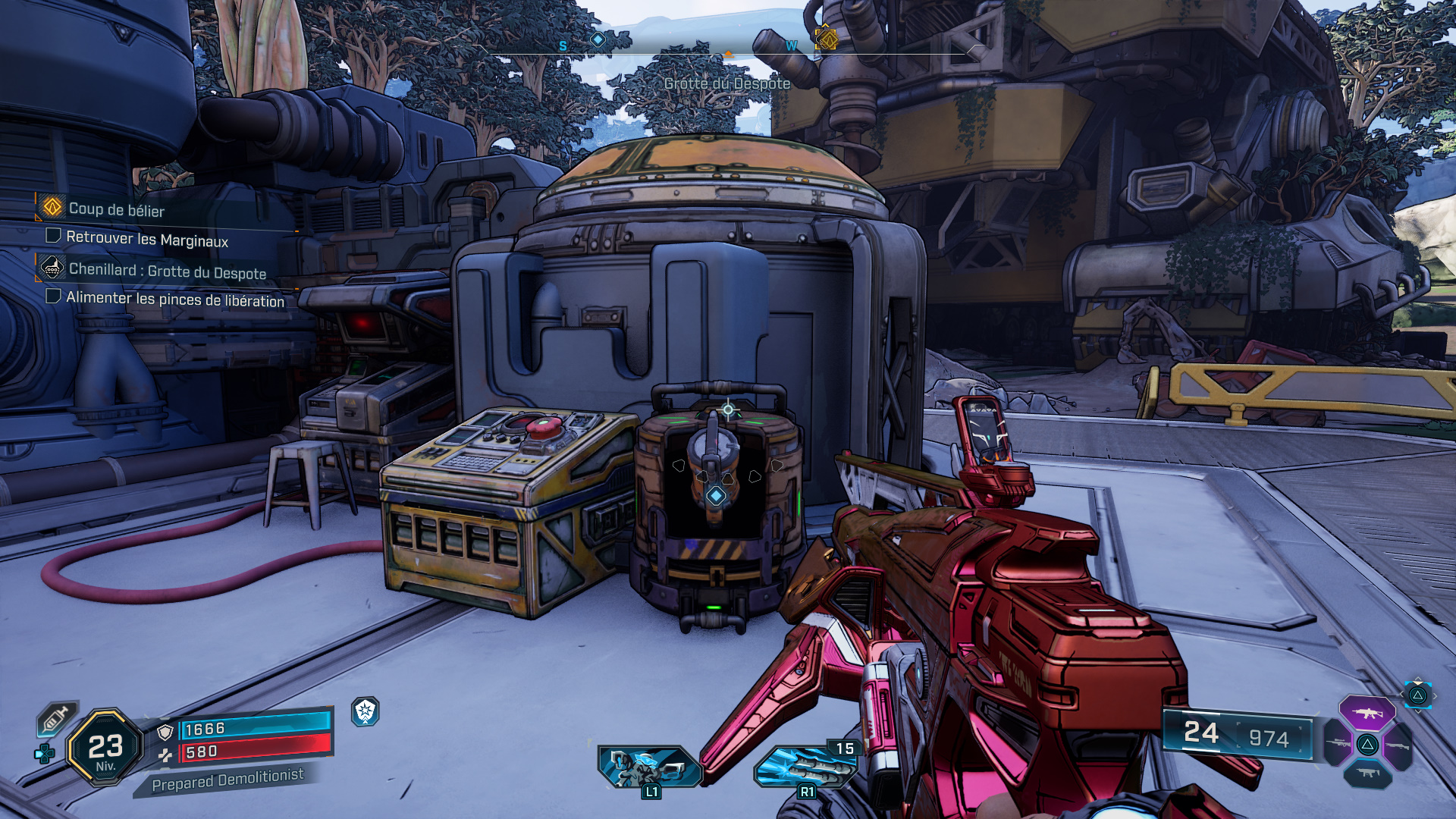Click the red health bar showing 580

pyautogui.click(x=250, y=752)
